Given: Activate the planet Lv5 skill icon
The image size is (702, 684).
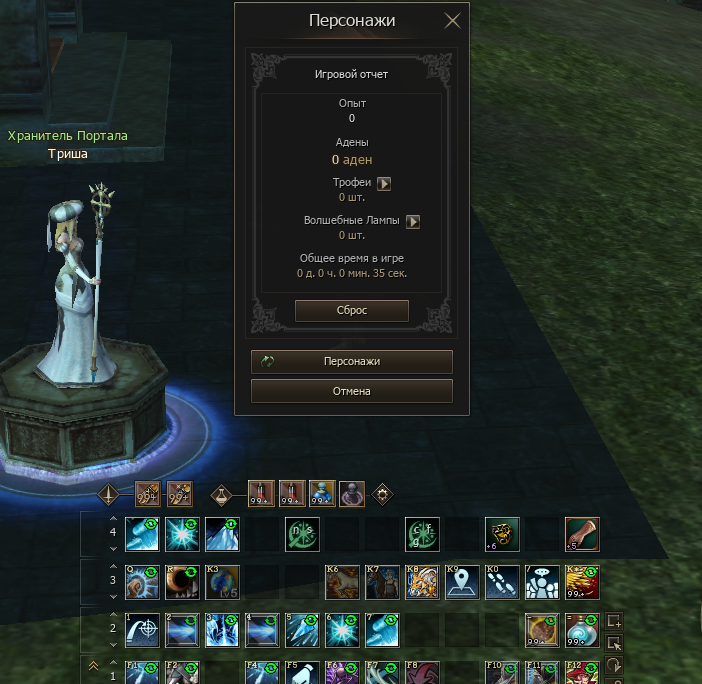Looking at the screenshot, I should coord(221,582).
